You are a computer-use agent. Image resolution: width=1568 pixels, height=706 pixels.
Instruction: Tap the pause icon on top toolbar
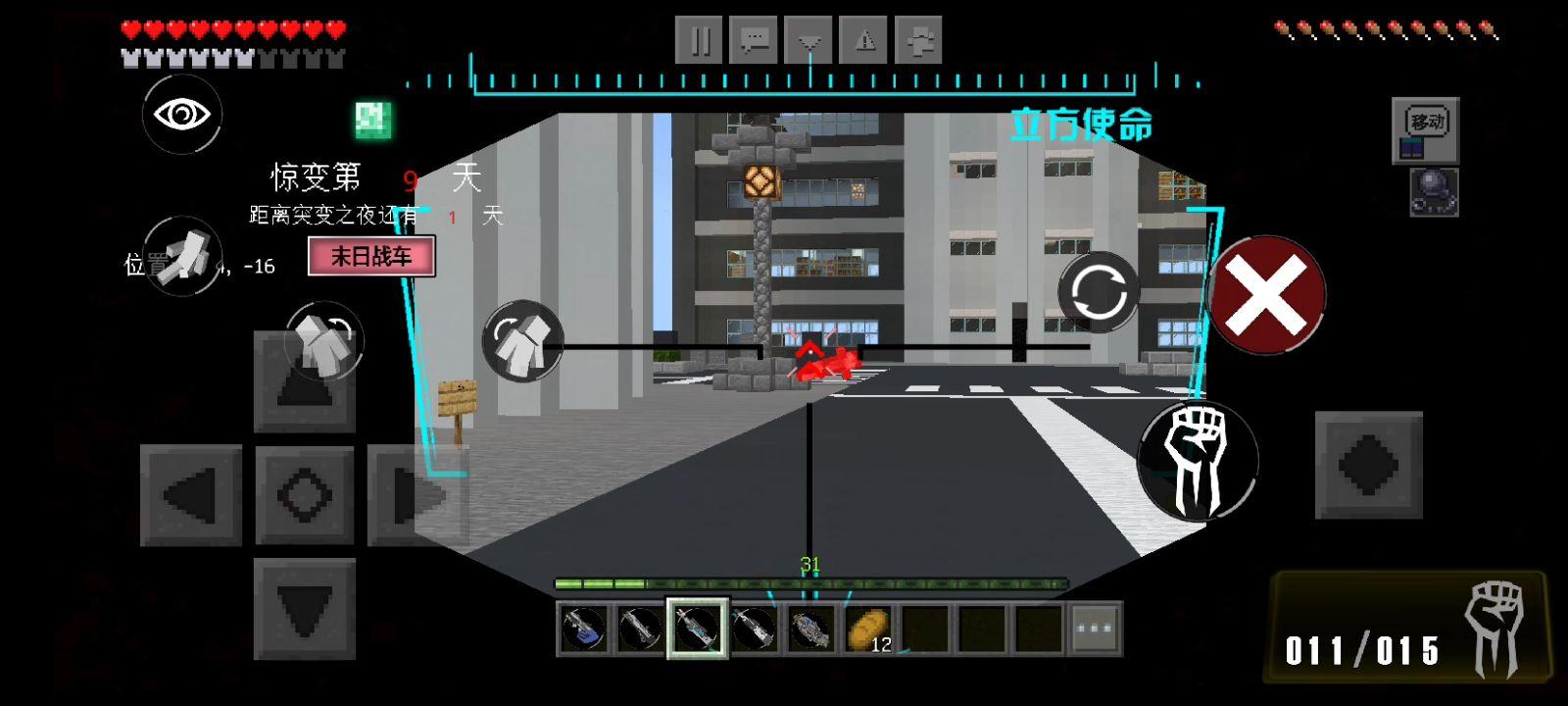tap(700, 39)
